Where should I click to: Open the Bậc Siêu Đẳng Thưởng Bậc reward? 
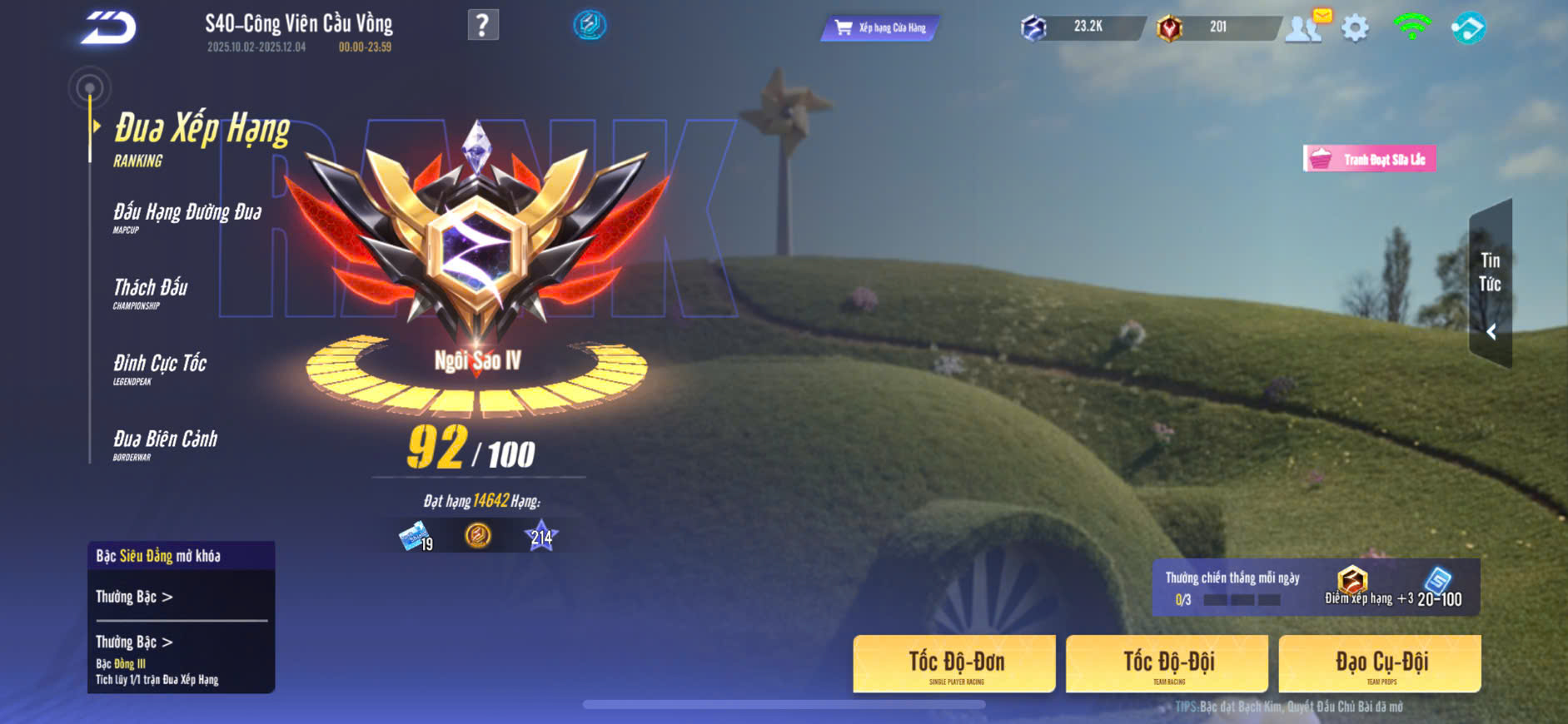[134, 597]
